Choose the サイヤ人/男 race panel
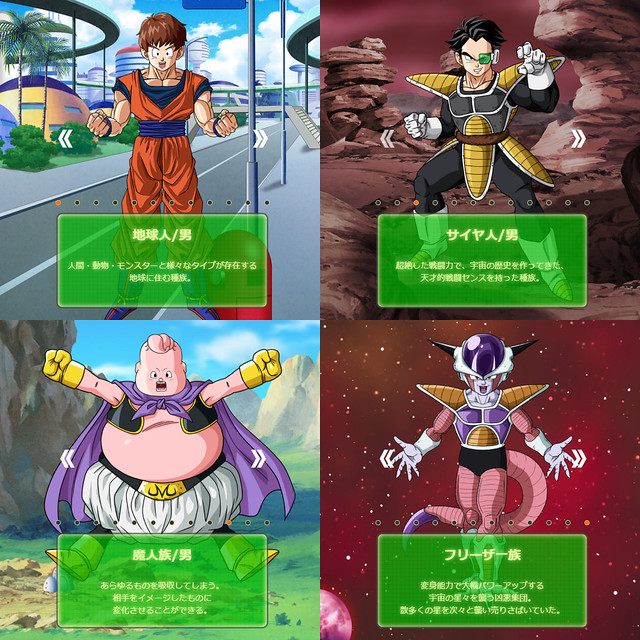Viewport: 640px width, 640px height. [481, 258]
